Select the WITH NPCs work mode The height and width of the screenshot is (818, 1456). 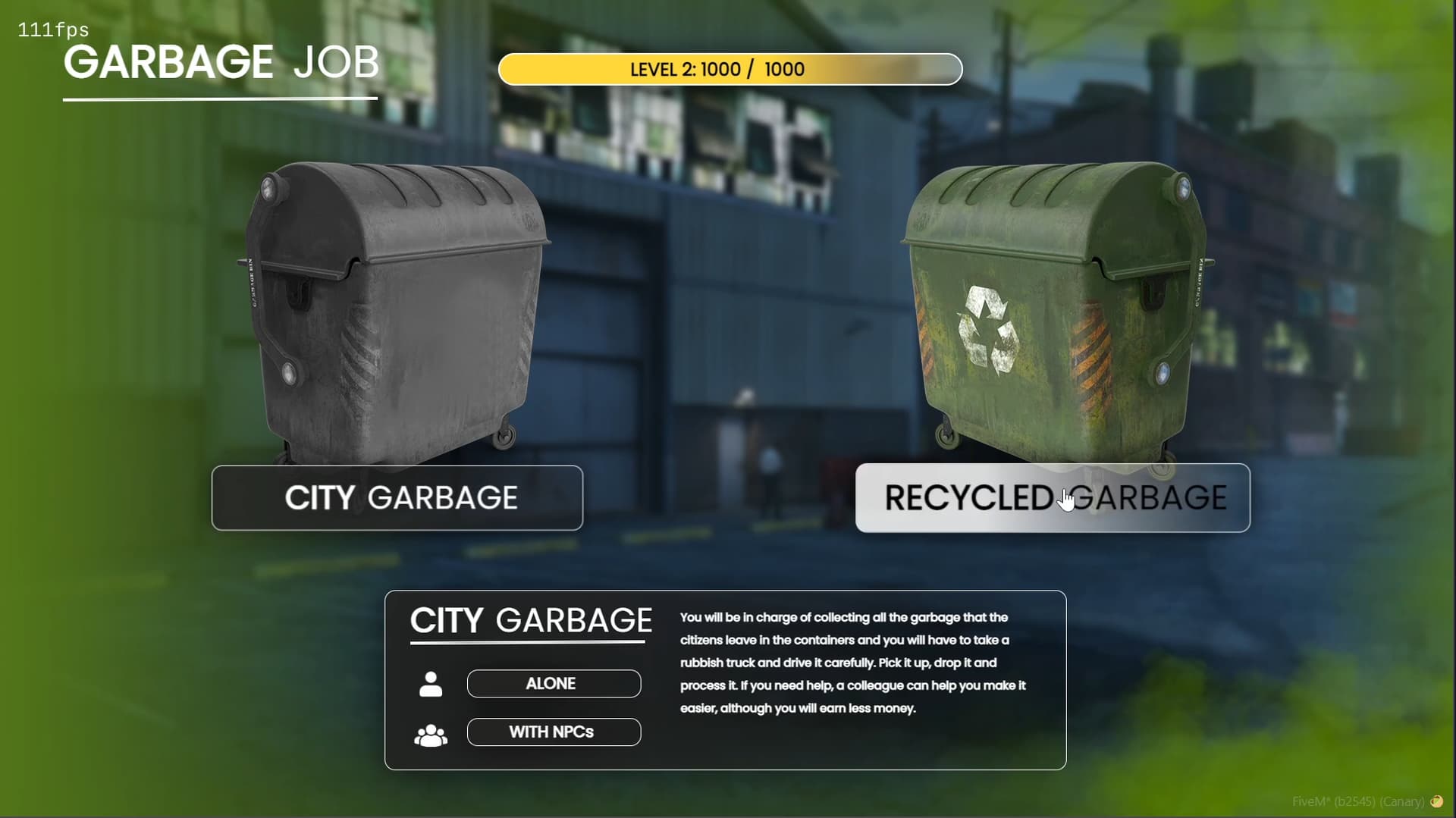[554, 732]
